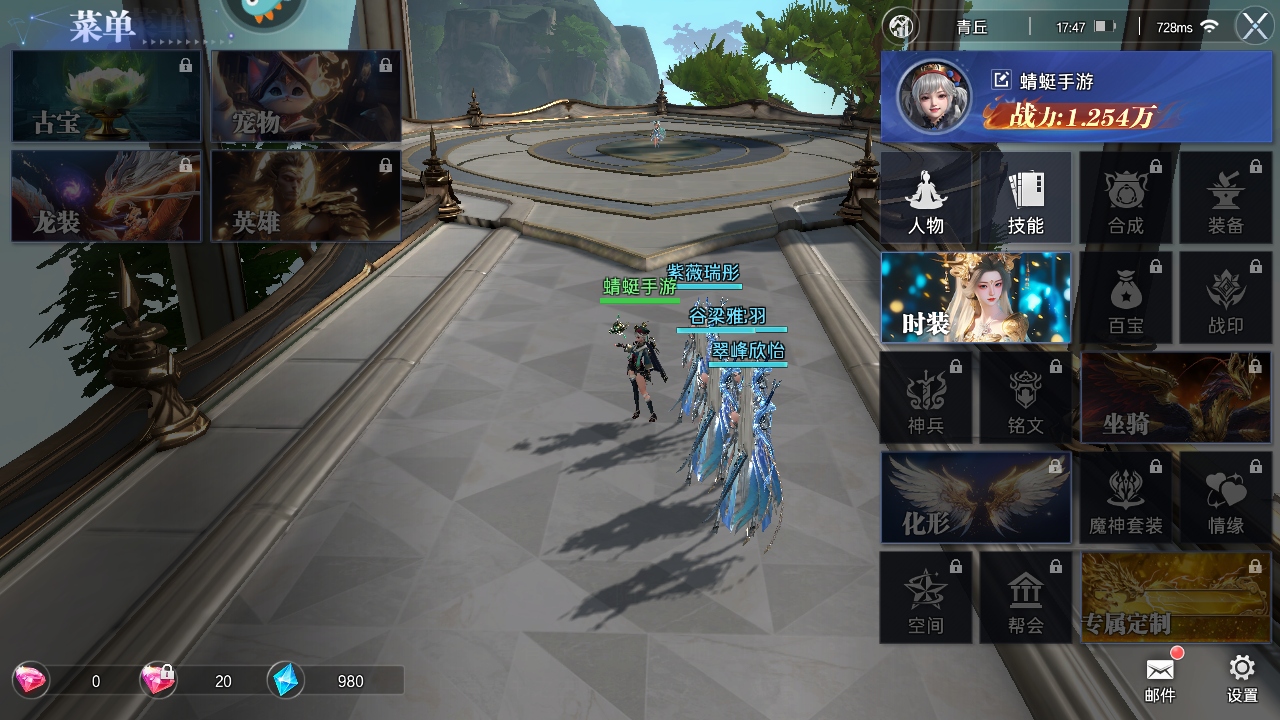Select the locked 合成 synthesis entry

click(x=1126, y=198)
